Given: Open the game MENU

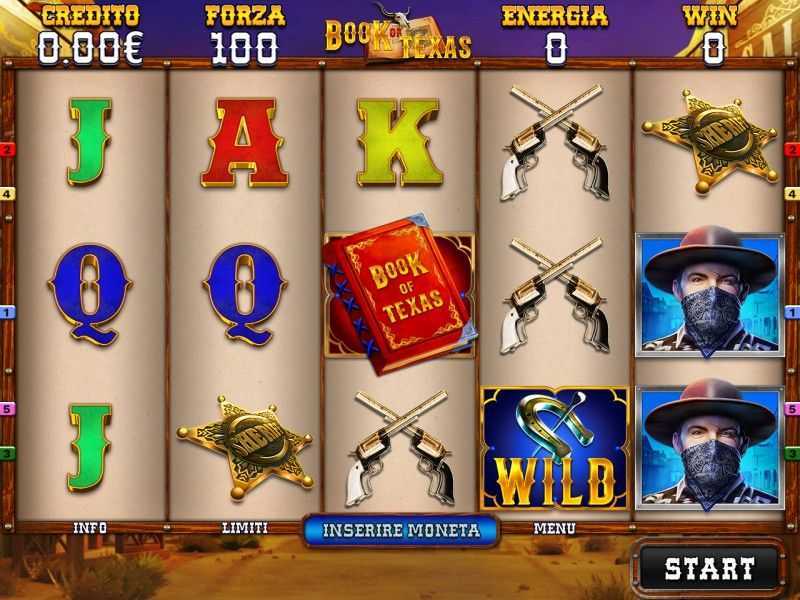Looking at the screenshot, I should pos(554,528).
